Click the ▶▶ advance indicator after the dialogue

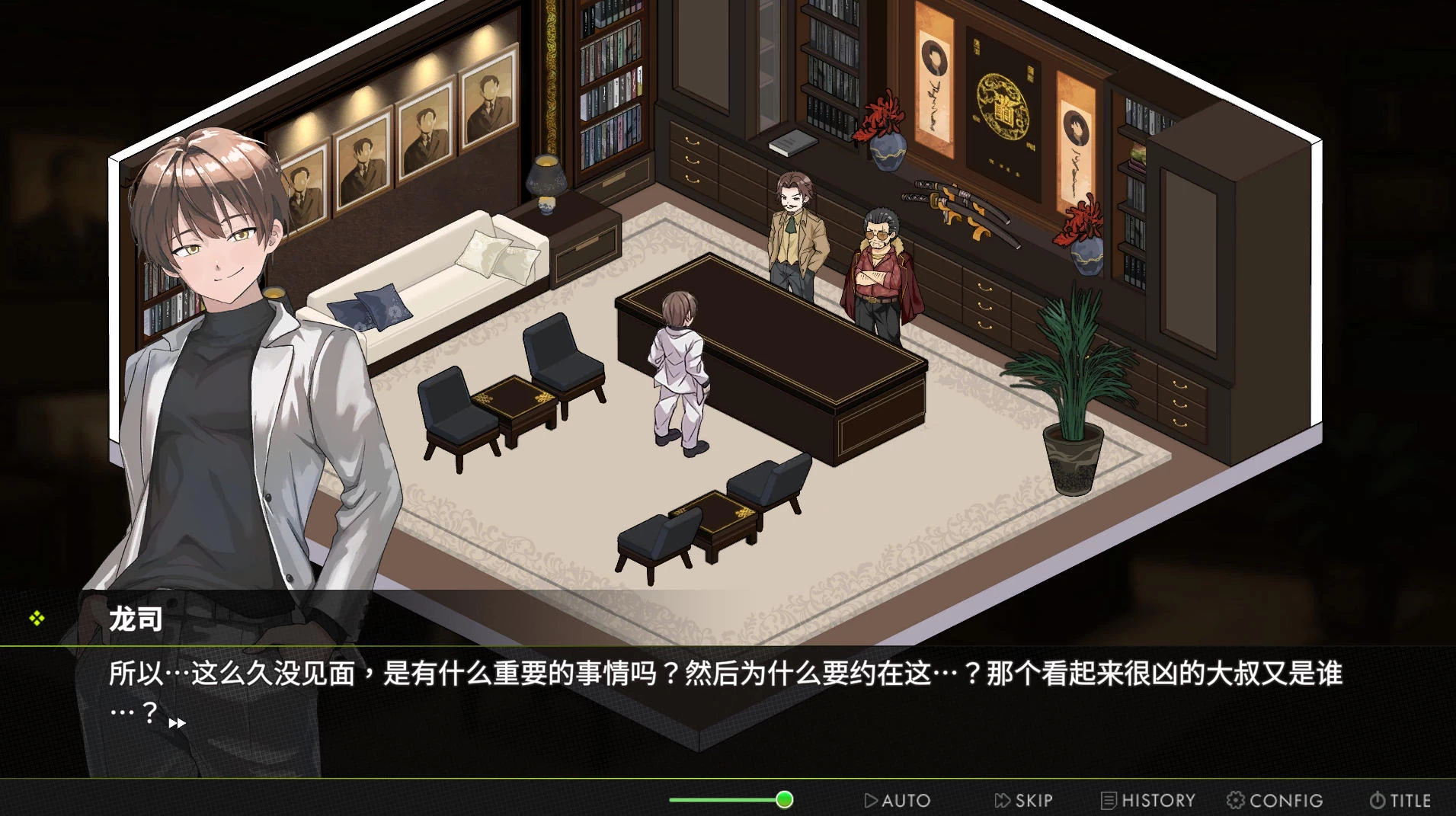point(178,723)
